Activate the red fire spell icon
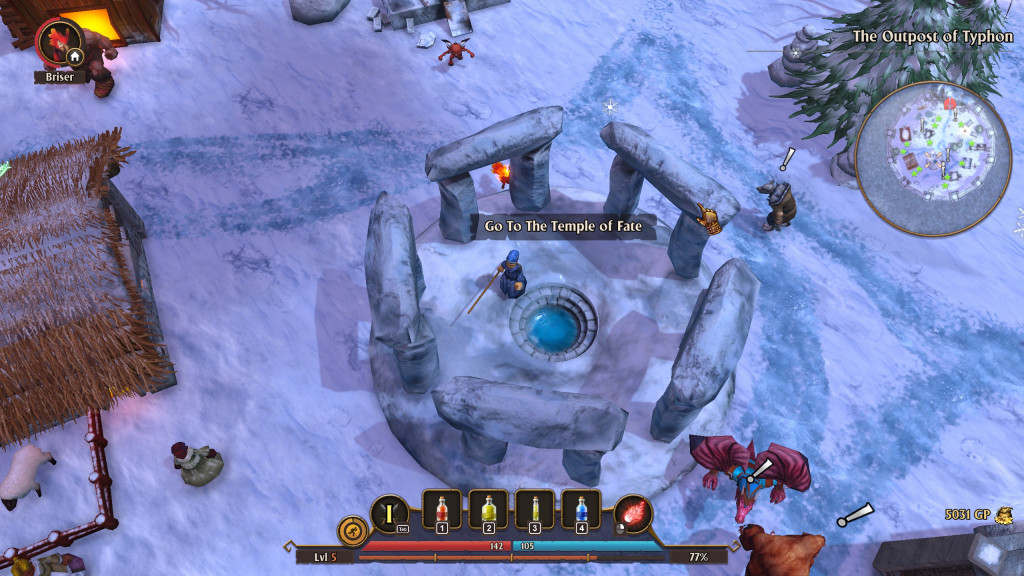The height and width of the screenshot is (576, 1024). (633, 514)
